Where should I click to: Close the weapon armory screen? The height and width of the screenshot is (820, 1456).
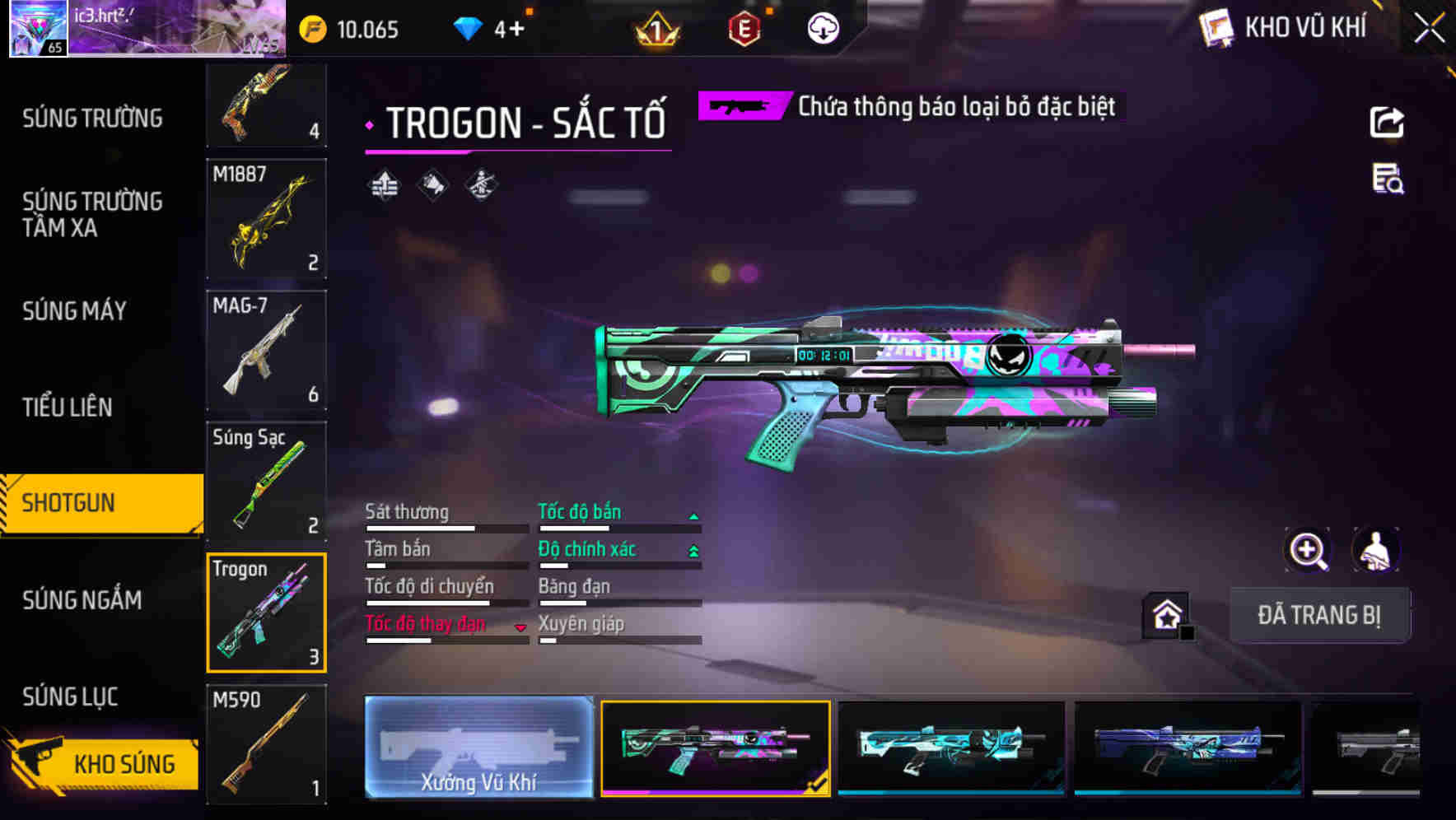click(x=1429, y=28)
